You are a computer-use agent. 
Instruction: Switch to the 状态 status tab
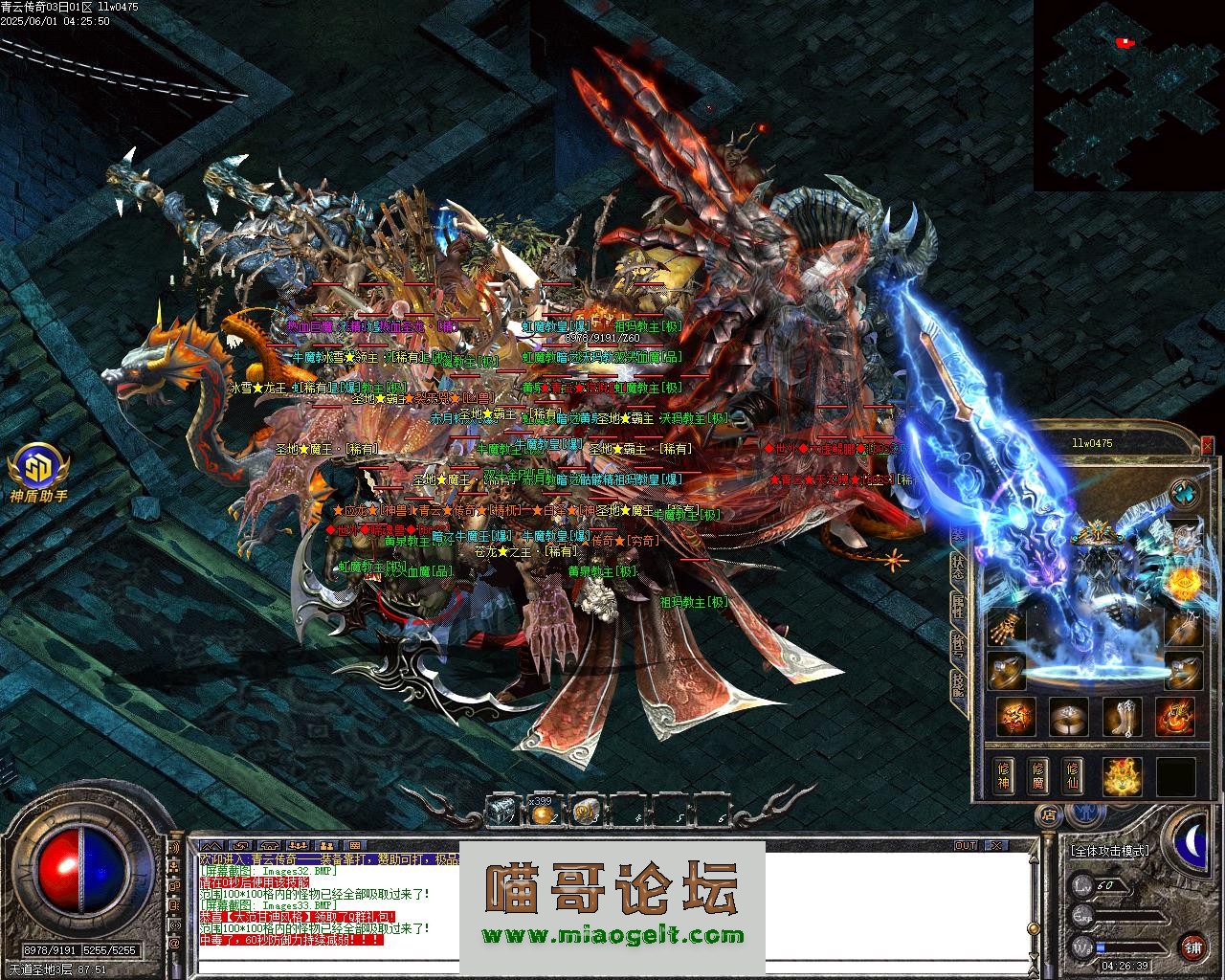(x=957, y=565)
